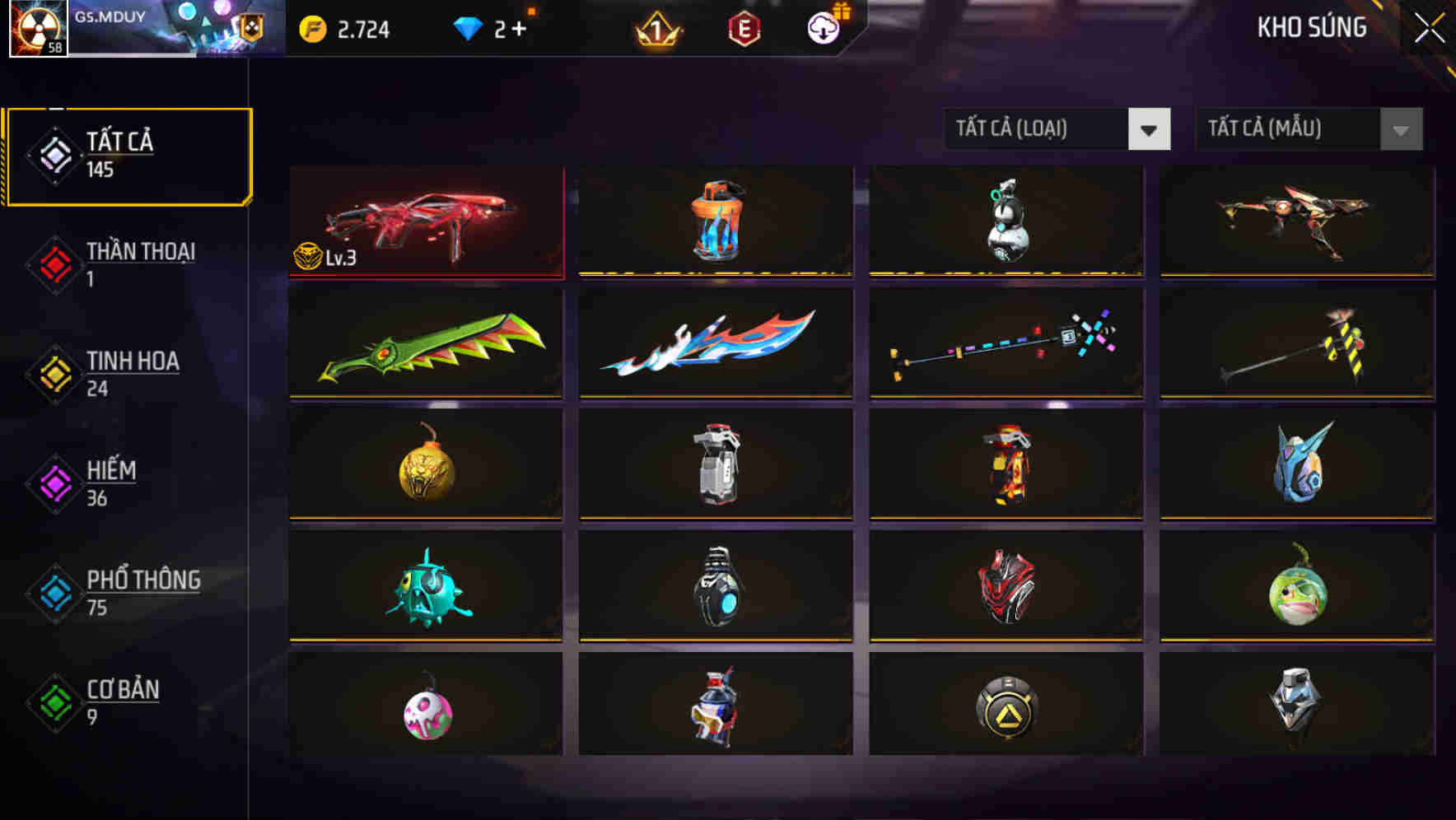Select the Tinh Hoa category icon
The width and height of the screenshot is (1456, 820).
click(54, 373)
